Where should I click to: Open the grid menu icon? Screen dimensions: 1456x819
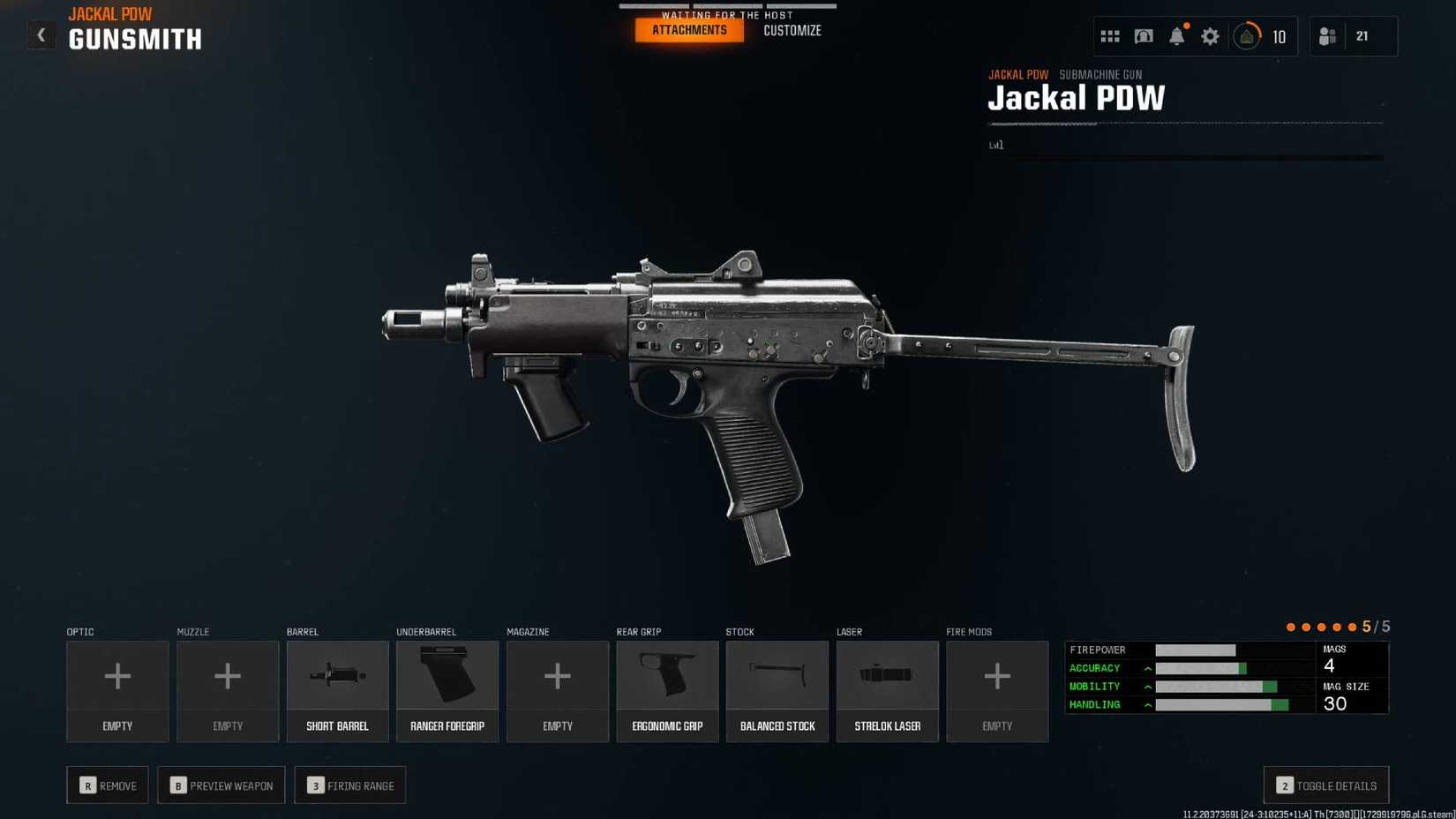(x=1109, y=36)
